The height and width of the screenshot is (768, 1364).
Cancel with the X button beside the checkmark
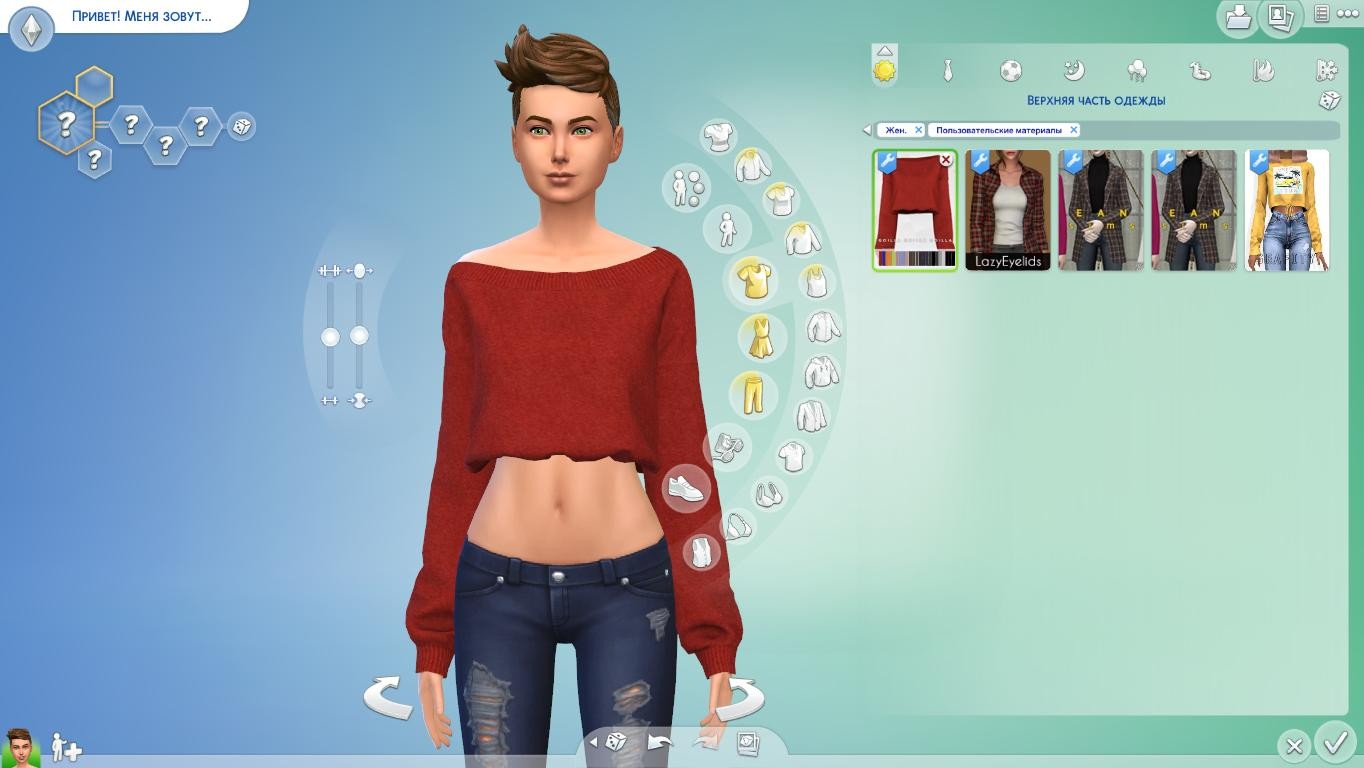click(1293, 746)
